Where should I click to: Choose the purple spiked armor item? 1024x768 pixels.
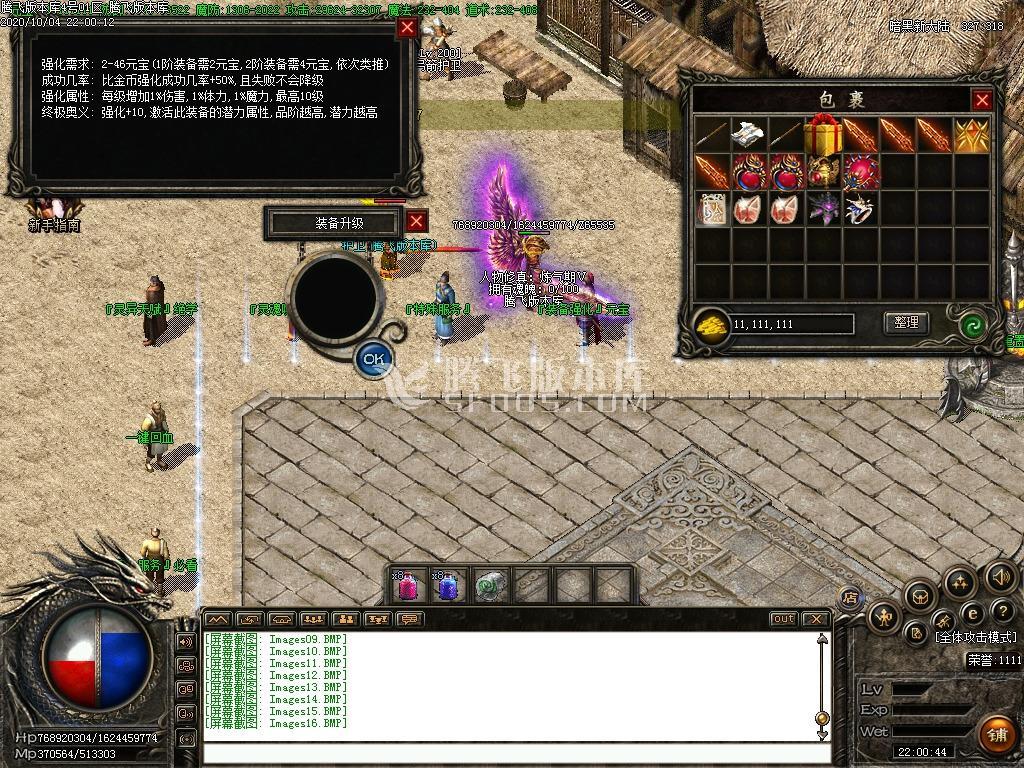pos(824,209)
